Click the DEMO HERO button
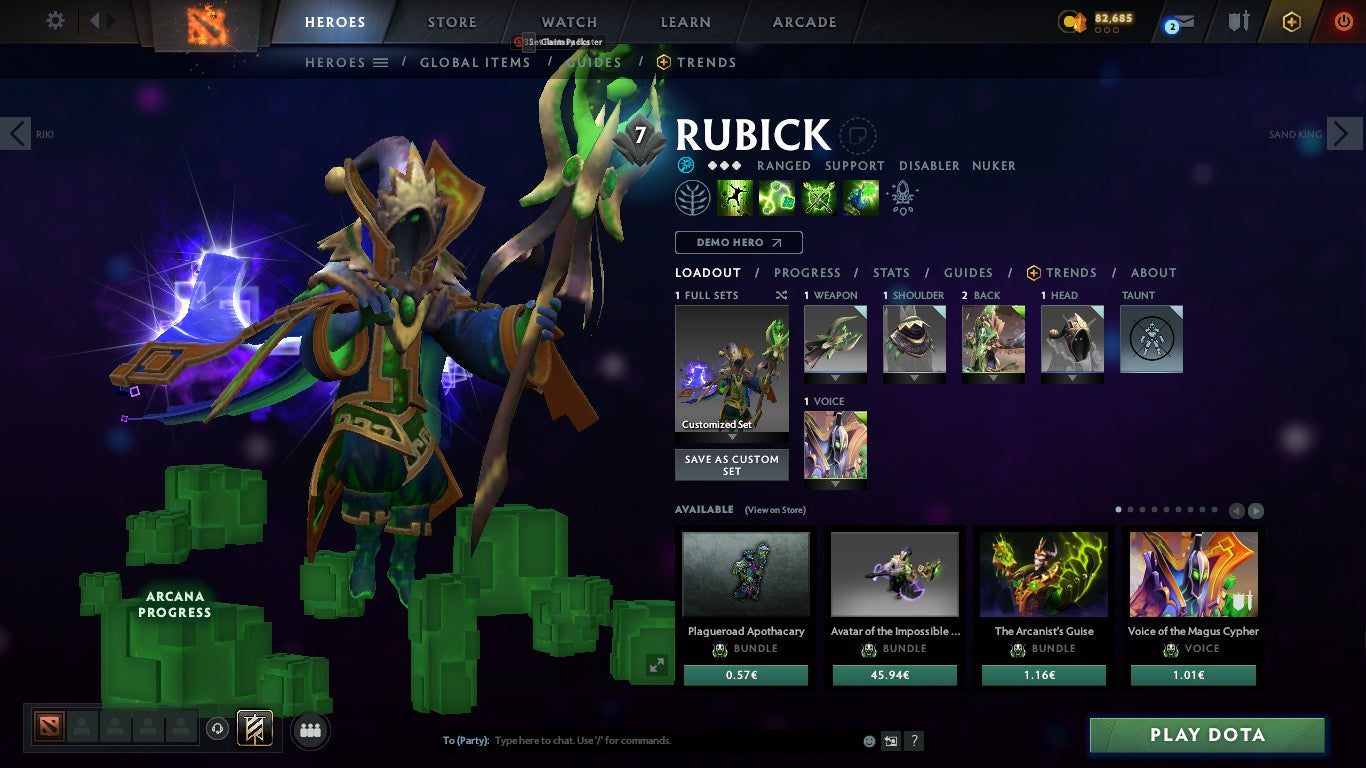1366x768 pixels. pyautogui.click(x=738, y=242)
